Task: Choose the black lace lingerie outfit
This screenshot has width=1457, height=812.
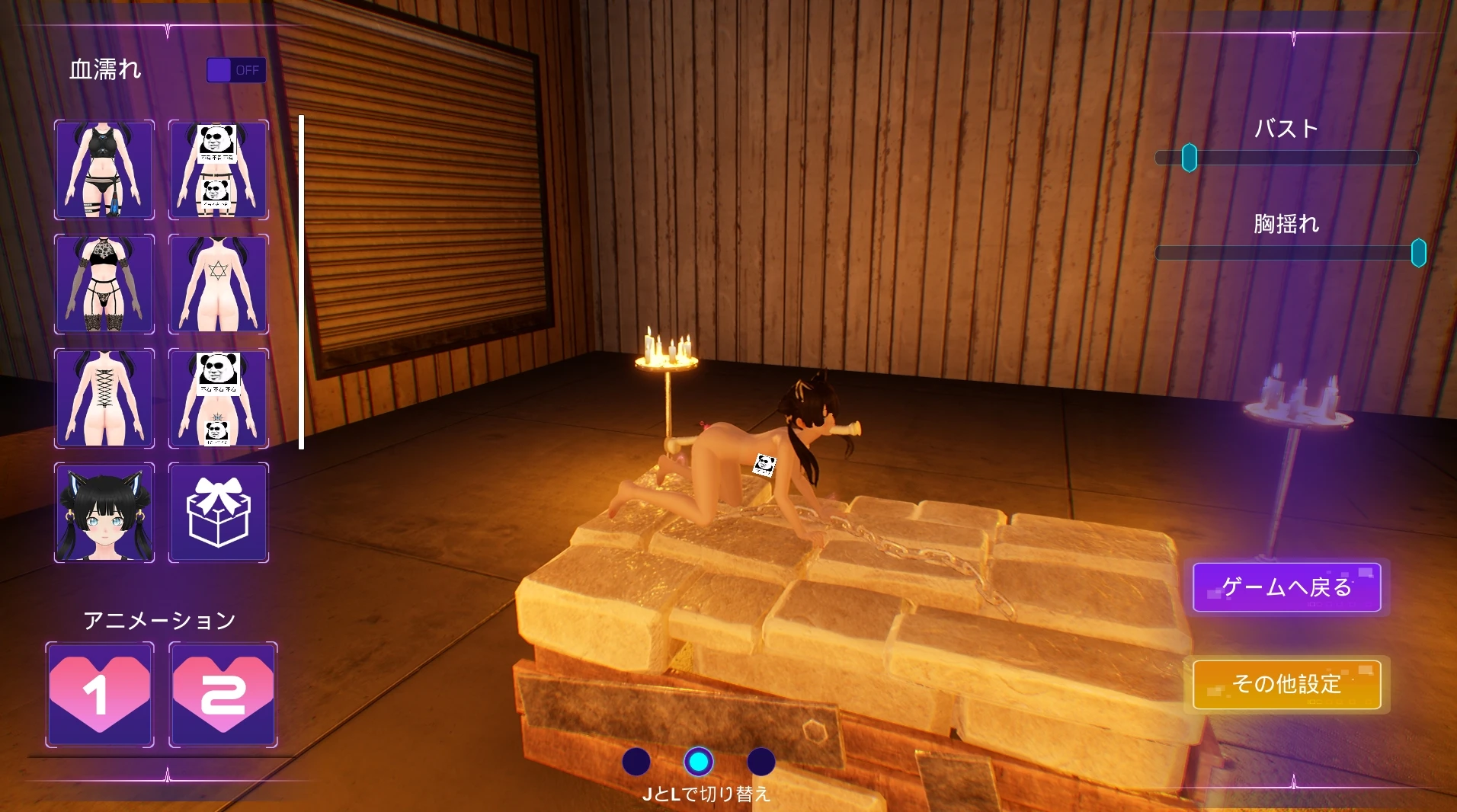Action: pyautogui.click(x=104, y=284)
